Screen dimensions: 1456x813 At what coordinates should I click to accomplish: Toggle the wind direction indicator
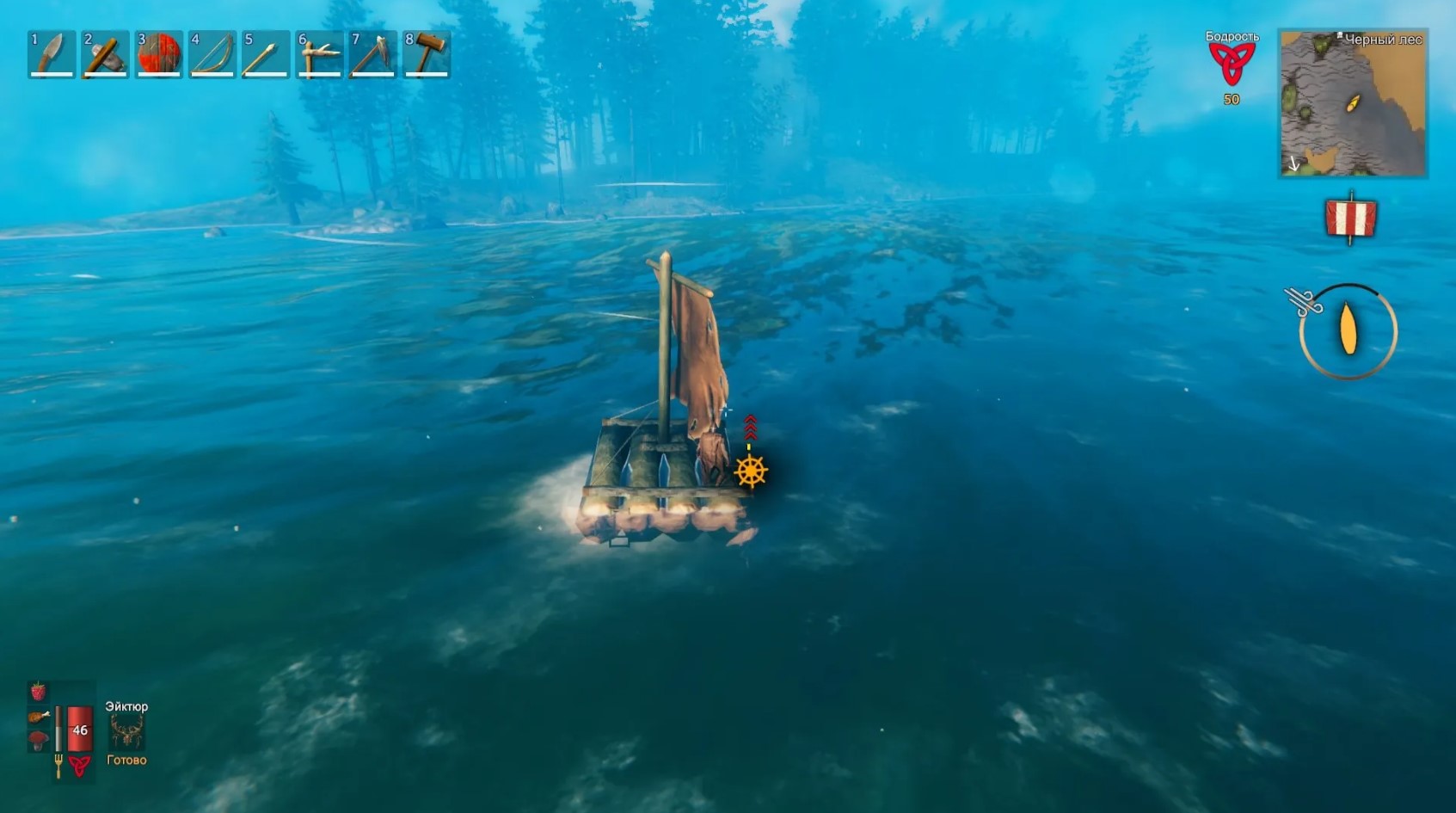(1303, 301)
